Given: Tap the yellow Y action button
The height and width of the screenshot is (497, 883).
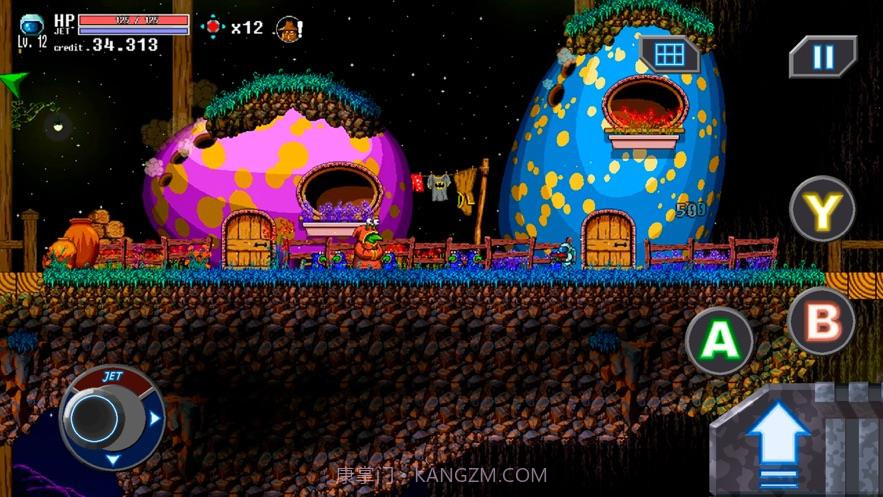Looking at the screenshot, I should pyautogui.click(x=822, y=210).
